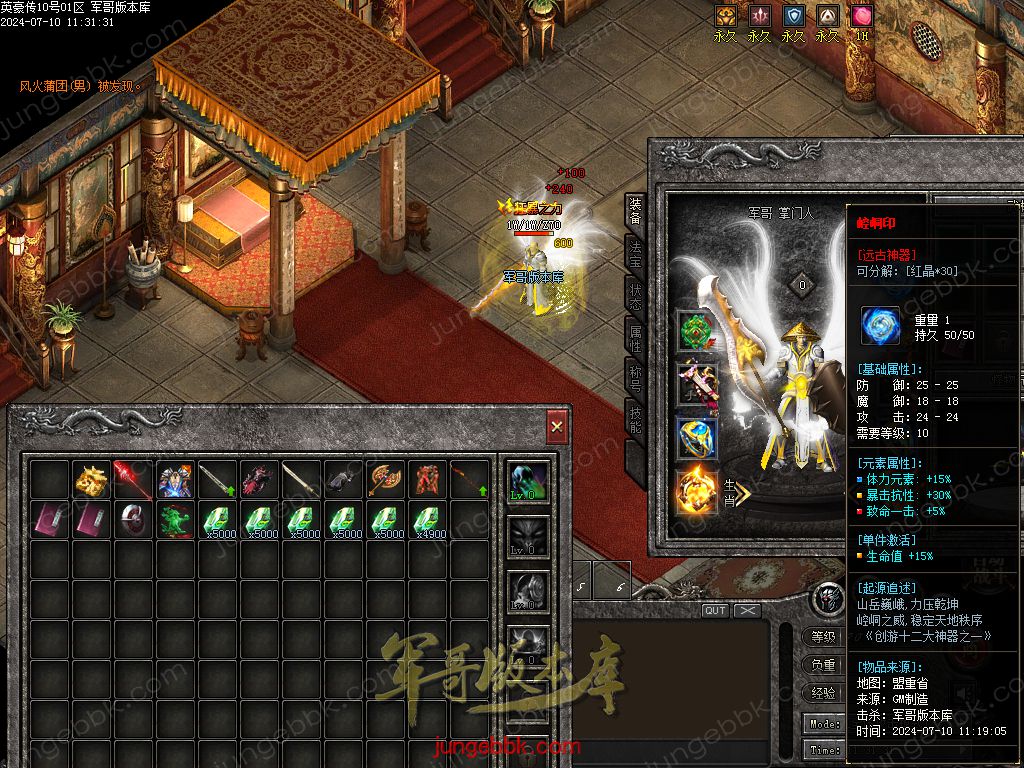1024x768 pixels.
Task: Choose the red armor item in bag
Action: (427, 480)
